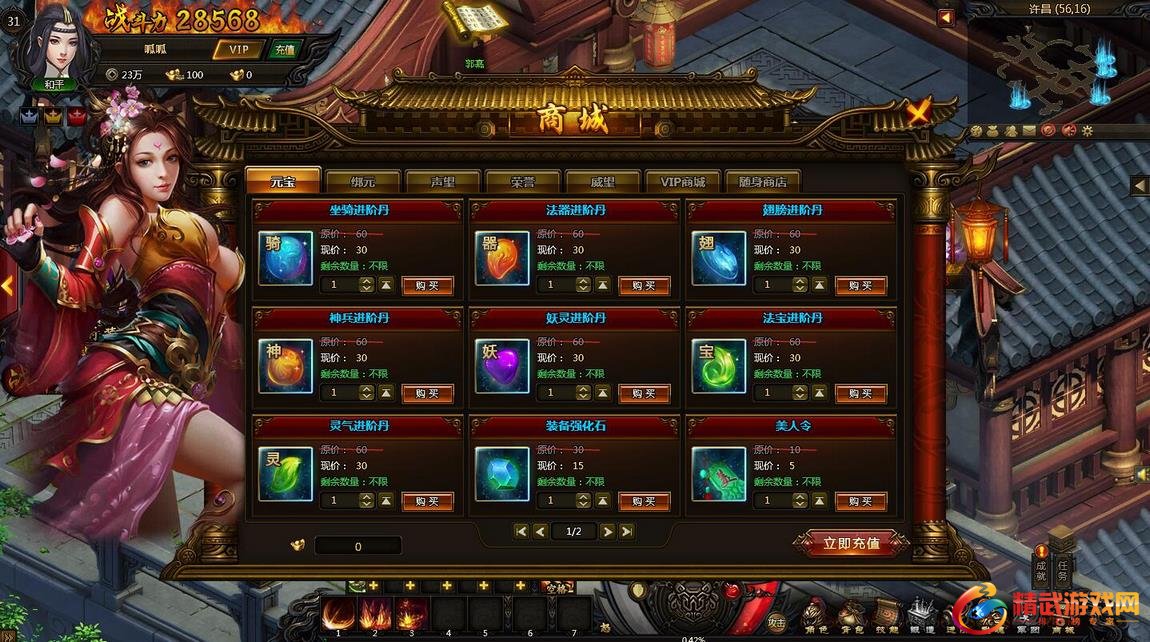Show the 随身商店 tab
Viewport: 1150px width, 642px height.
click(762, 182)
